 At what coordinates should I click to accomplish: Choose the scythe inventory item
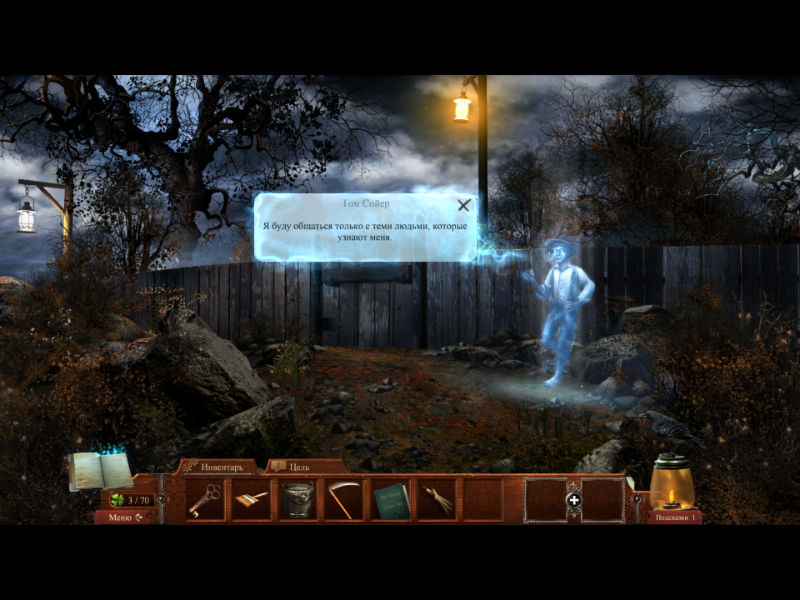pyautogui.click(x=343, y=499)
